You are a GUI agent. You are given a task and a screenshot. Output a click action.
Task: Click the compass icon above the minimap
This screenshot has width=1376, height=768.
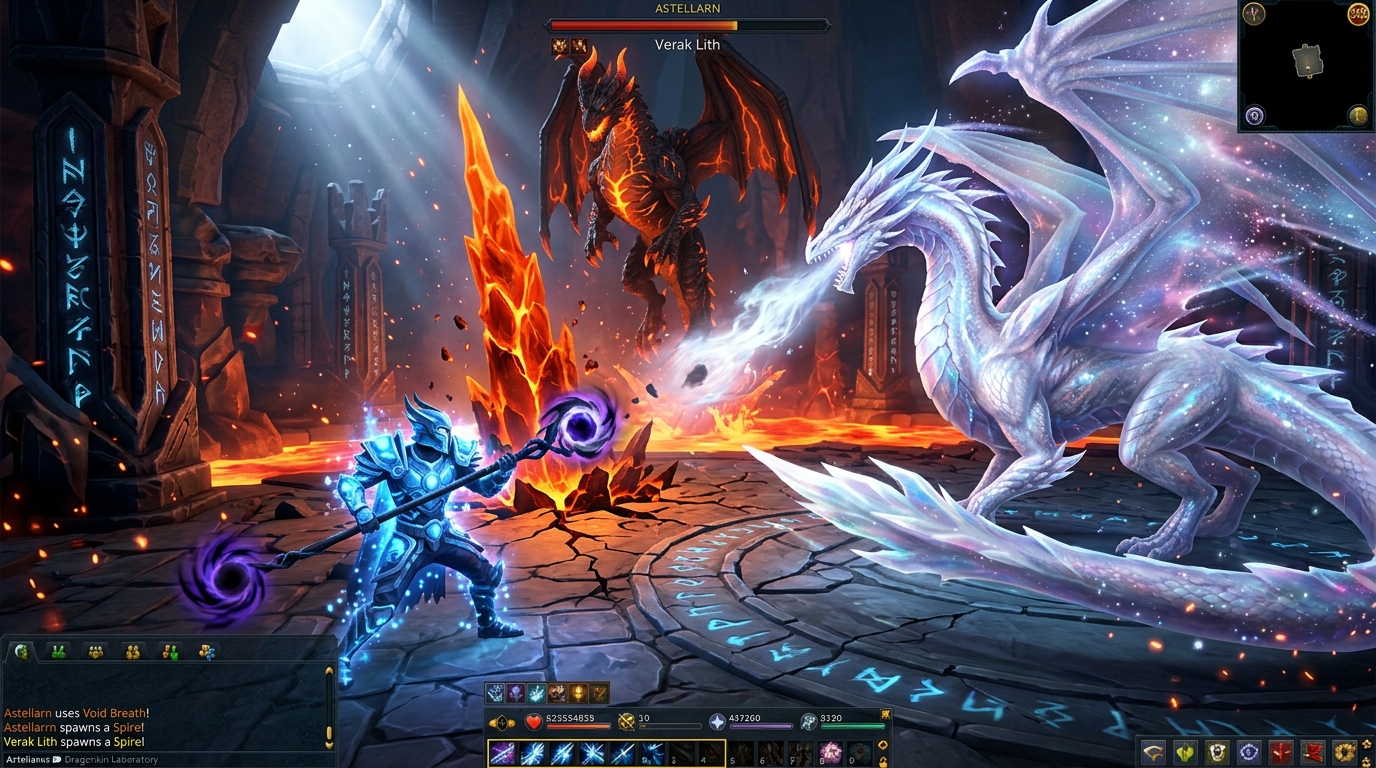pyautogui.click(x=1253, y=15)
